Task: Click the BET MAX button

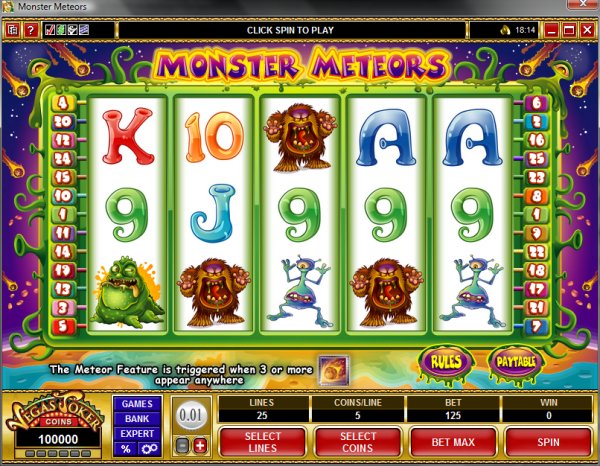Action: [451, 441]
